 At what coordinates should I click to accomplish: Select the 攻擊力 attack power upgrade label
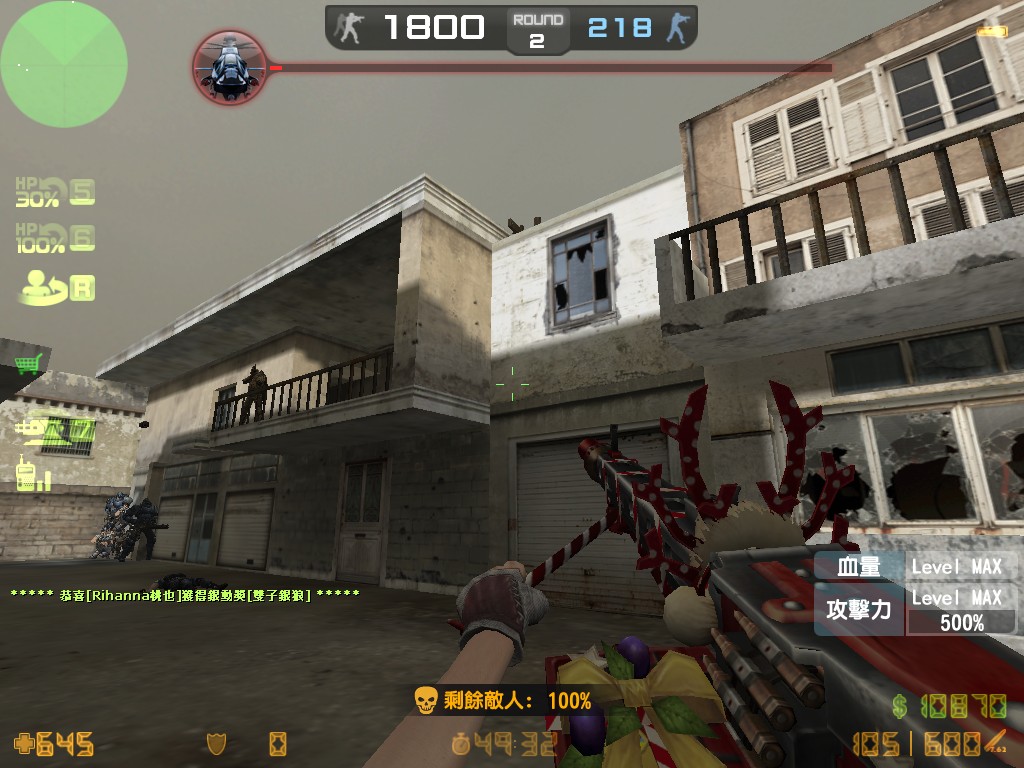pos(859,609)
